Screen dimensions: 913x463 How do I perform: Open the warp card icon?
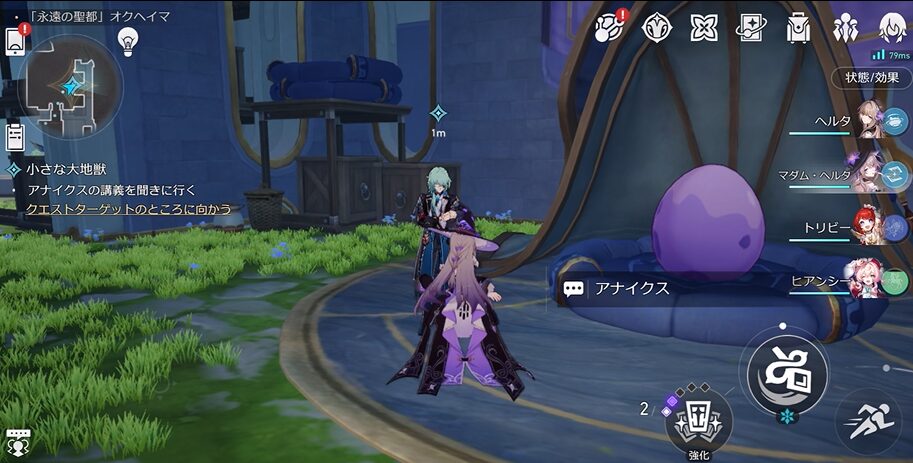[751, 28]
